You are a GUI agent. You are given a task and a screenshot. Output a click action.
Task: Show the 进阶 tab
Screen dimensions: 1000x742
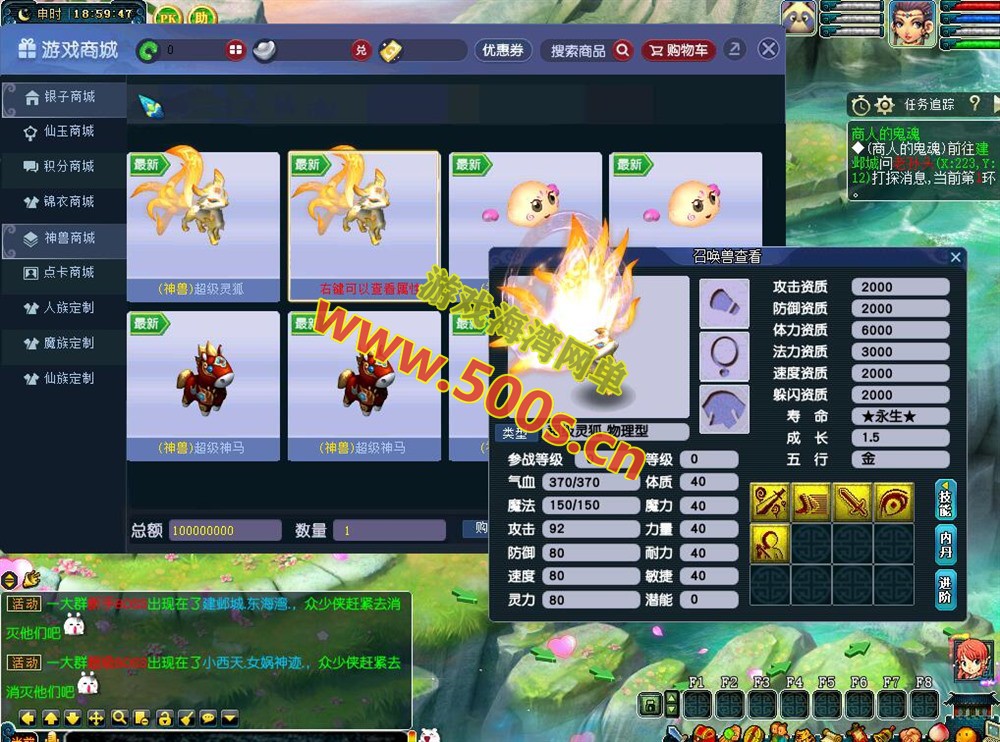pyautogui.click(x=945, y=588)
